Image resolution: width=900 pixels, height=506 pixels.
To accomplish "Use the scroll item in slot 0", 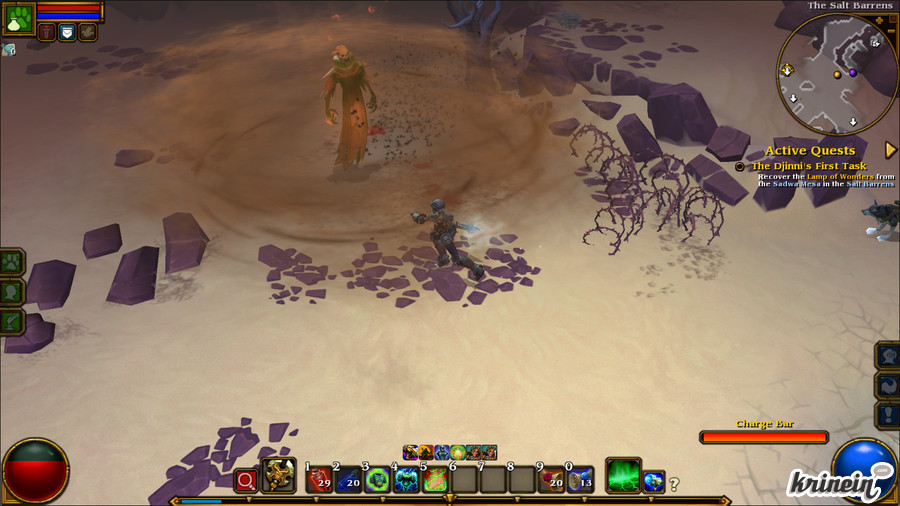I will [580, 480].
